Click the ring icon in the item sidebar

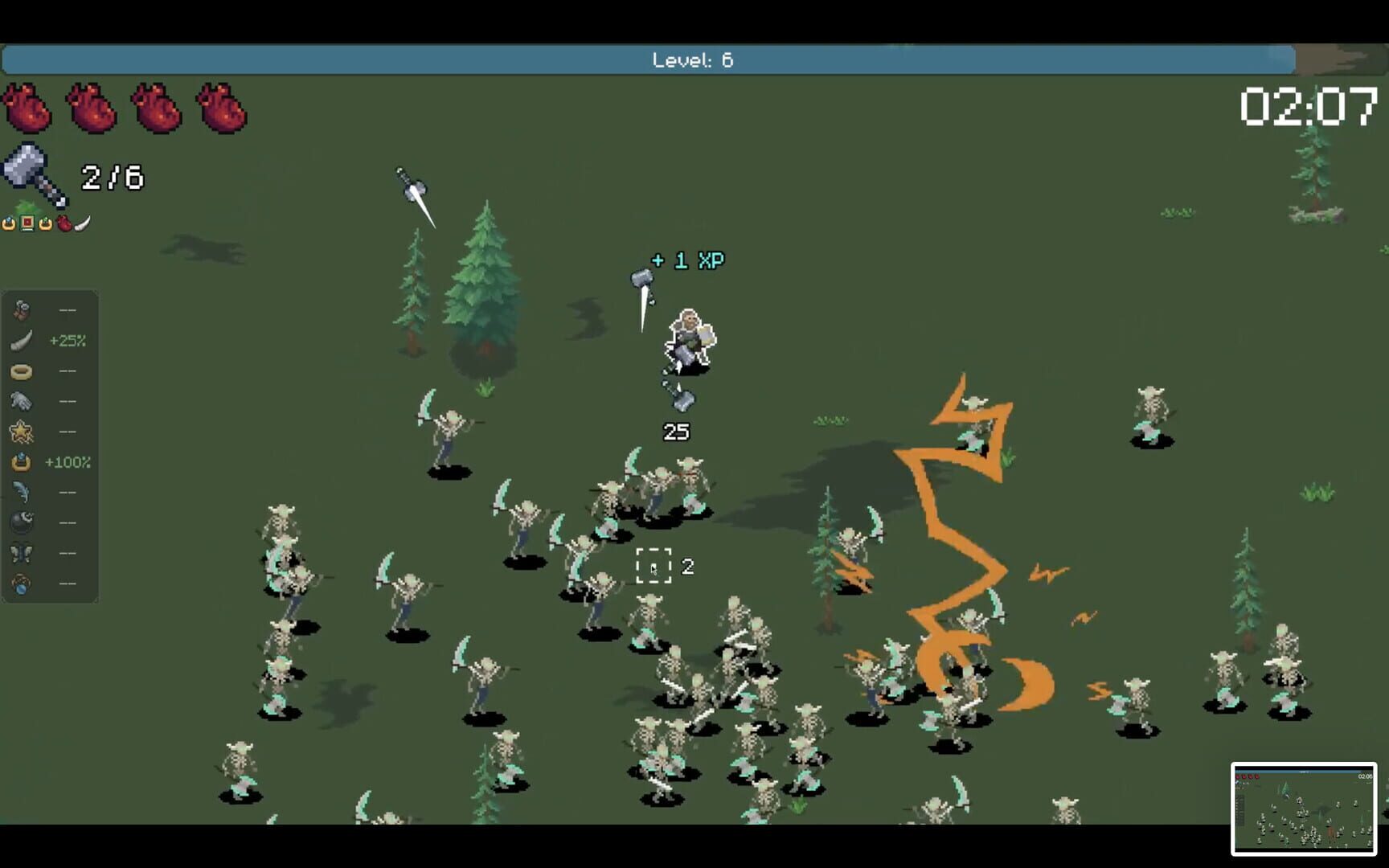[x=22, y=371]
